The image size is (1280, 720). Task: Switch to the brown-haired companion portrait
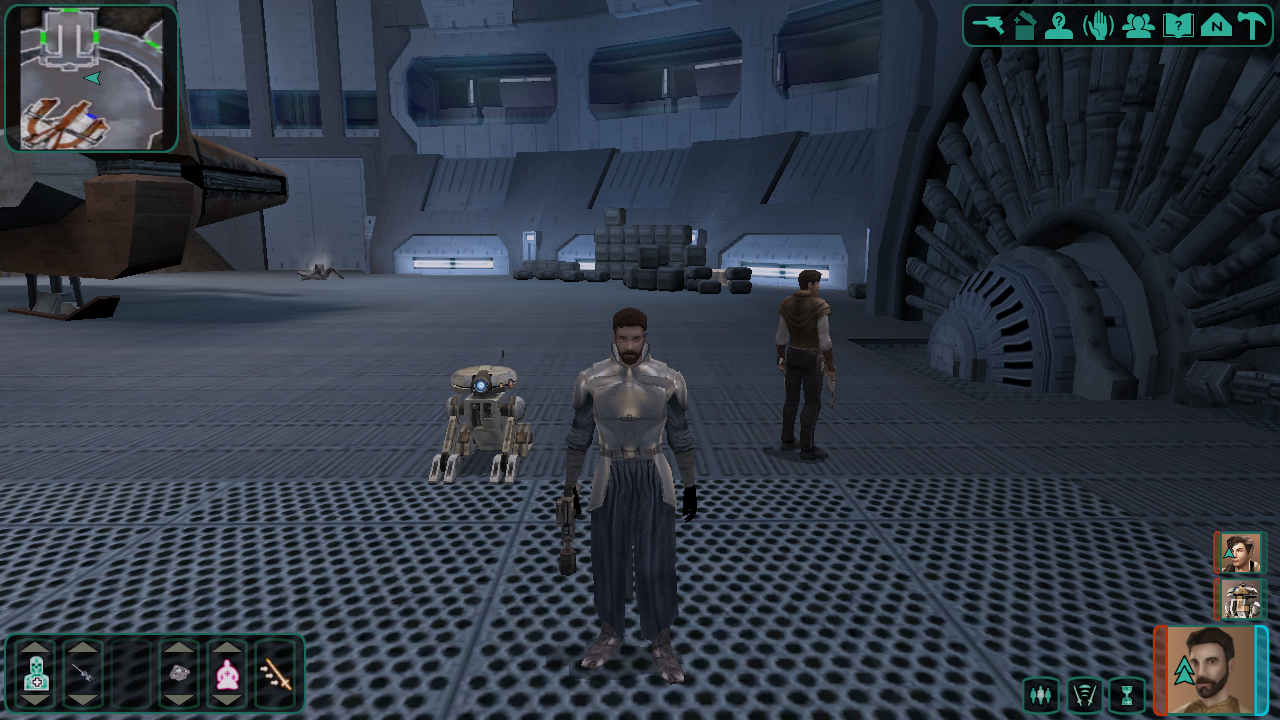[x=1241, y=553]
